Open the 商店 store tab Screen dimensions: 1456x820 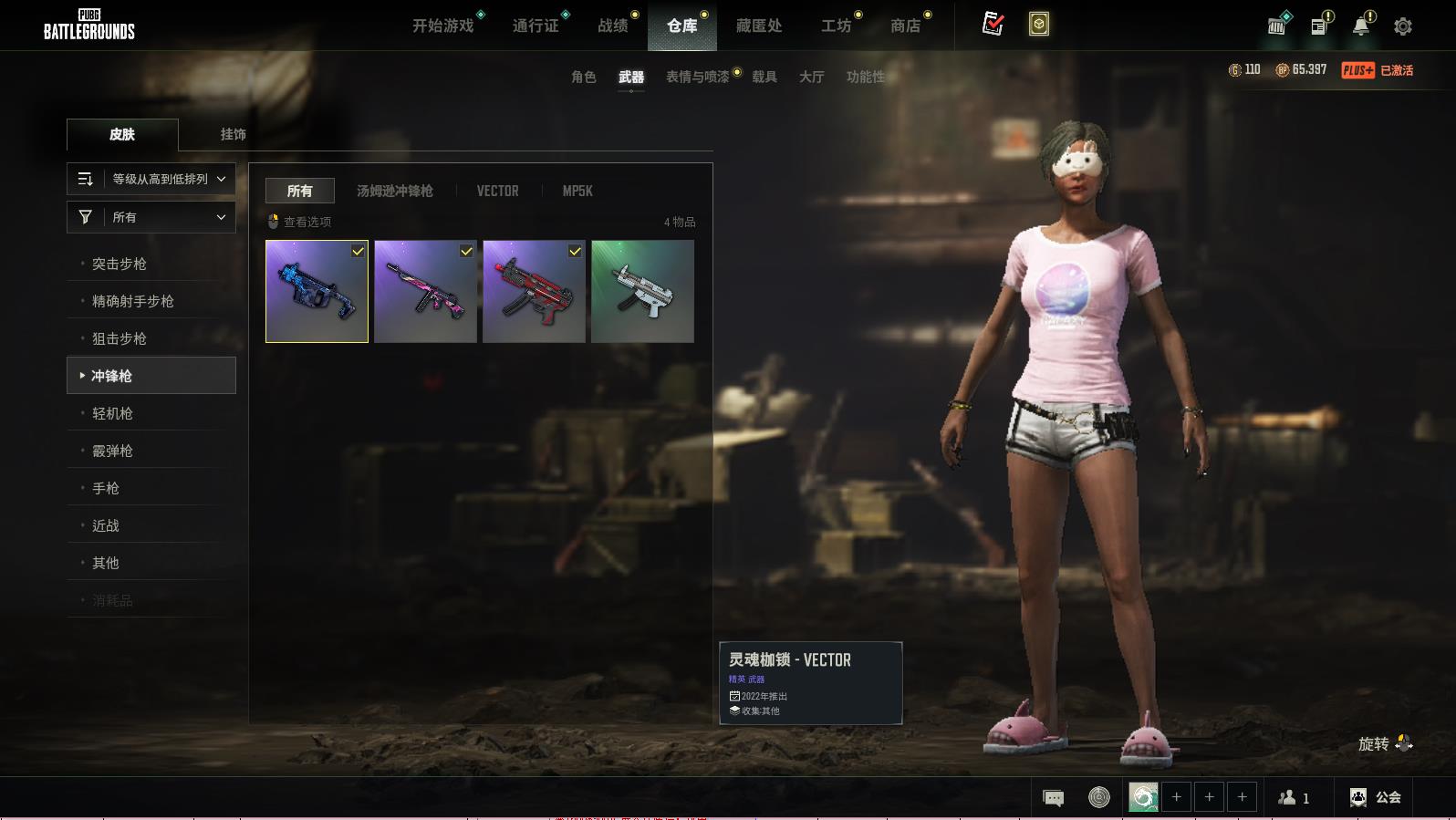pyautogui.click(x=905, y=26)
